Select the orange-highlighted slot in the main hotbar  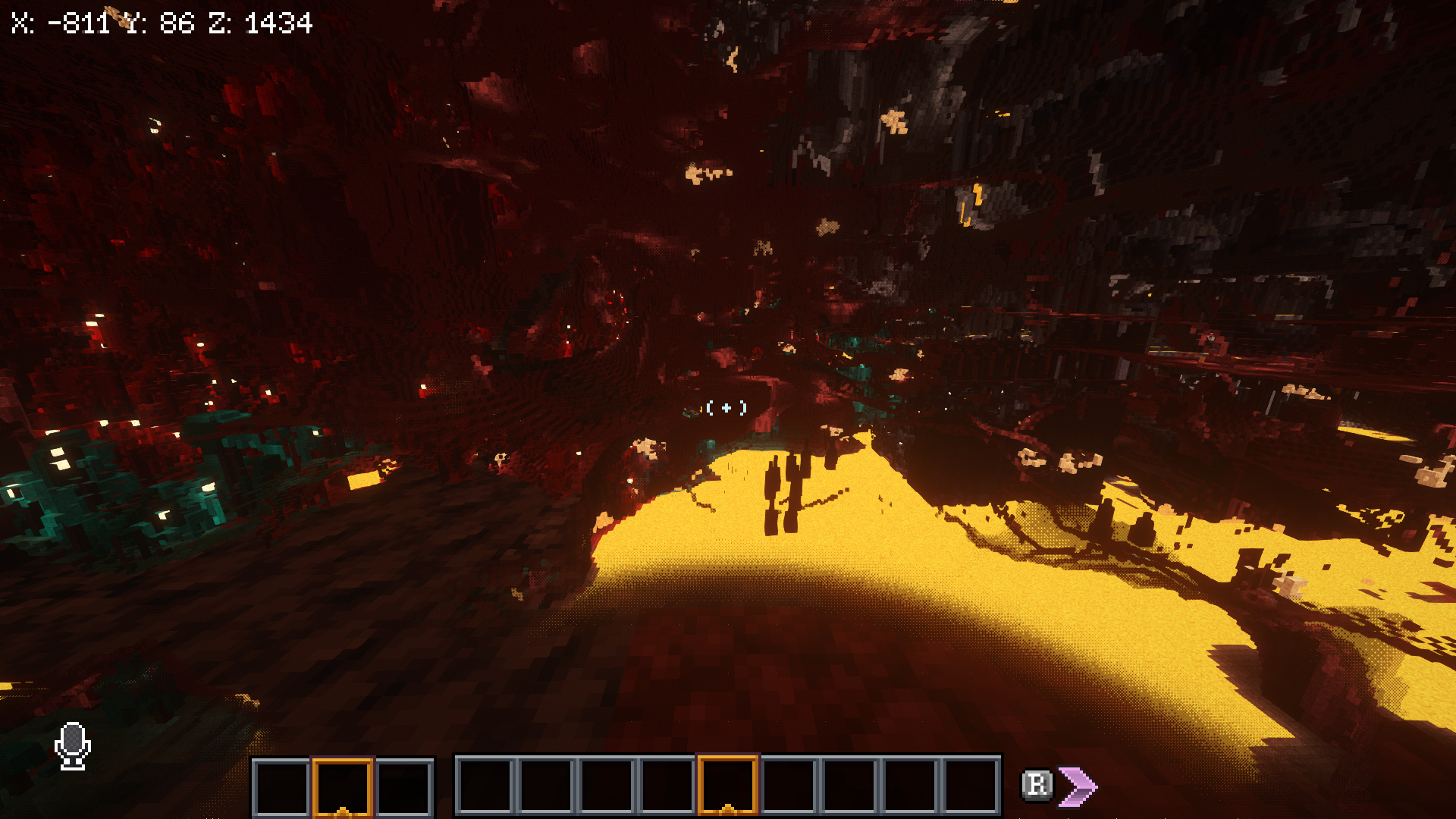coord(727,785)
